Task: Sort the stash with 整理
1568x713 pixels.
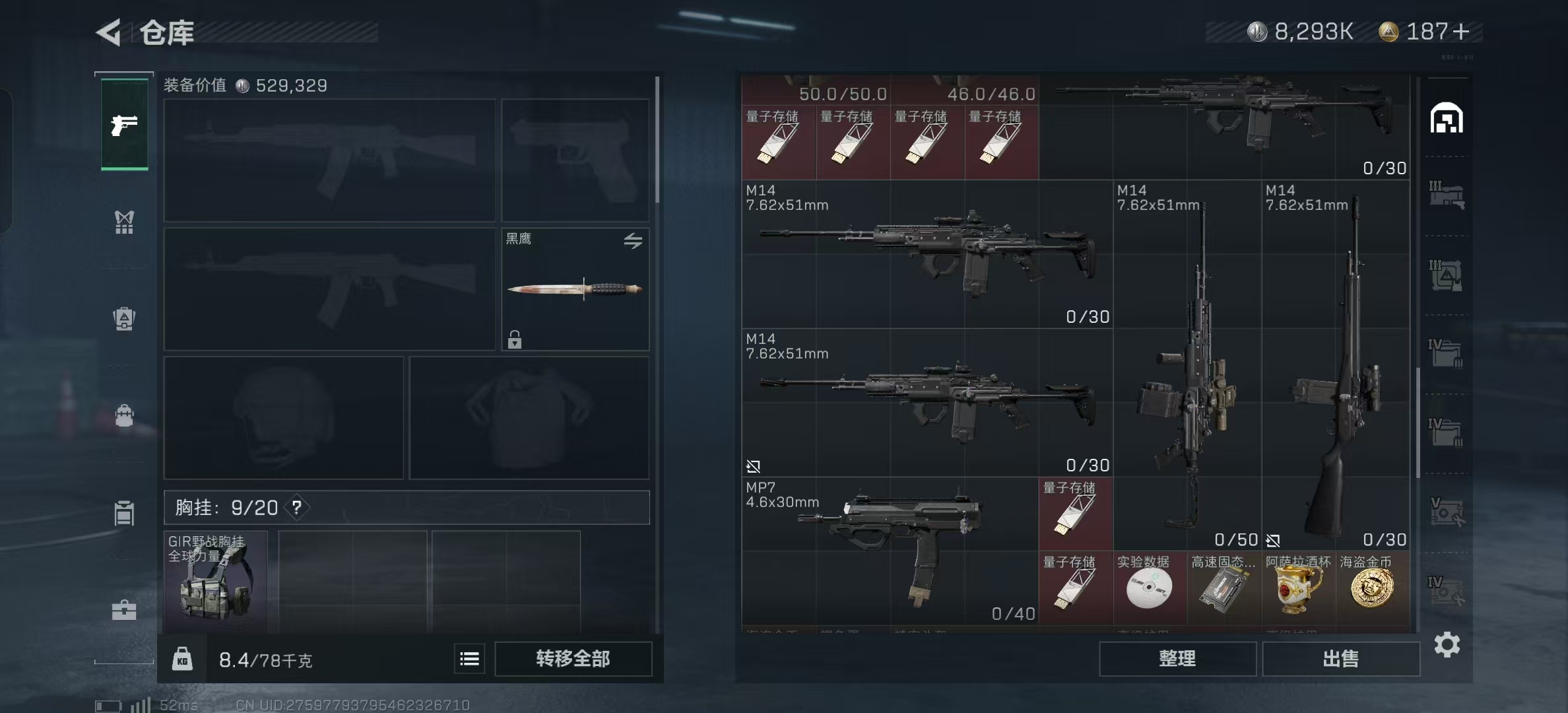Action: [1177, 659]
